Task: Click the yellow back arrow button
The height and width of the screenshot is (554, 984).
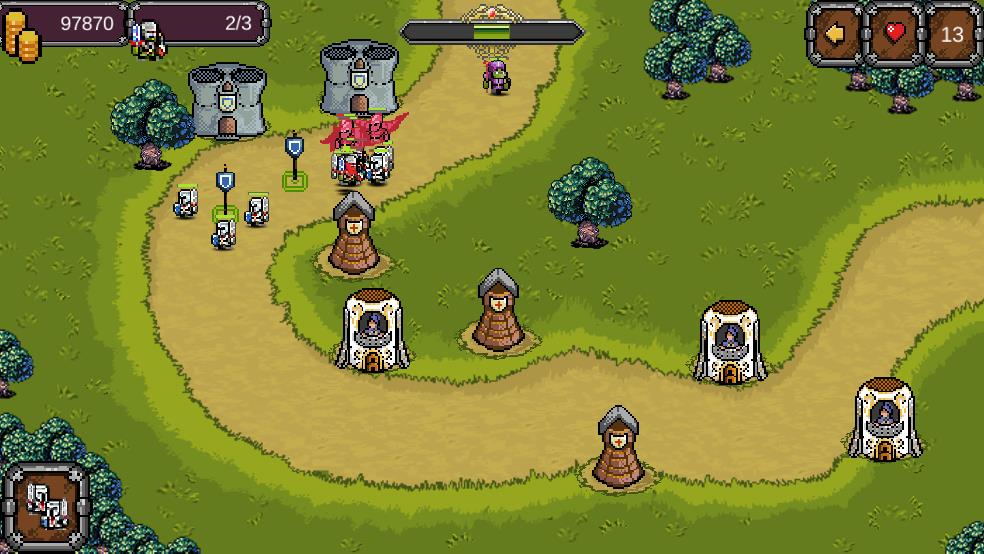Action: click(835, 34)
